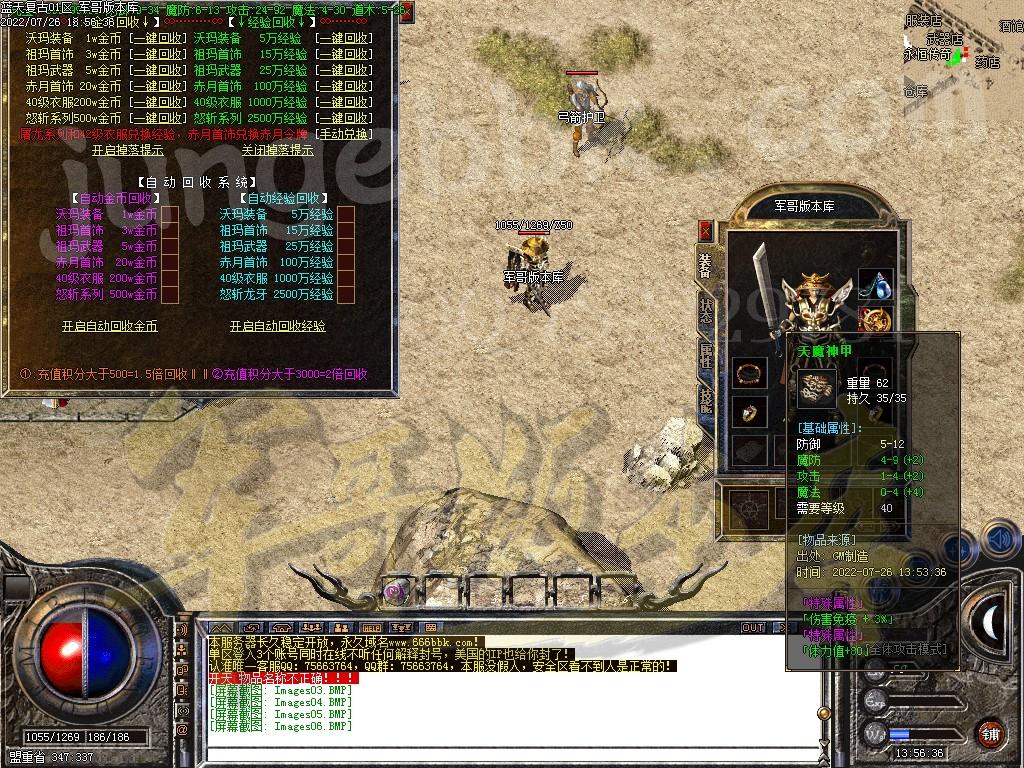1024x768 pixels.
Task: Tick the auto-experience checkbox for 怒斩龙牙 2500万经验
Action: coord(346,294)
